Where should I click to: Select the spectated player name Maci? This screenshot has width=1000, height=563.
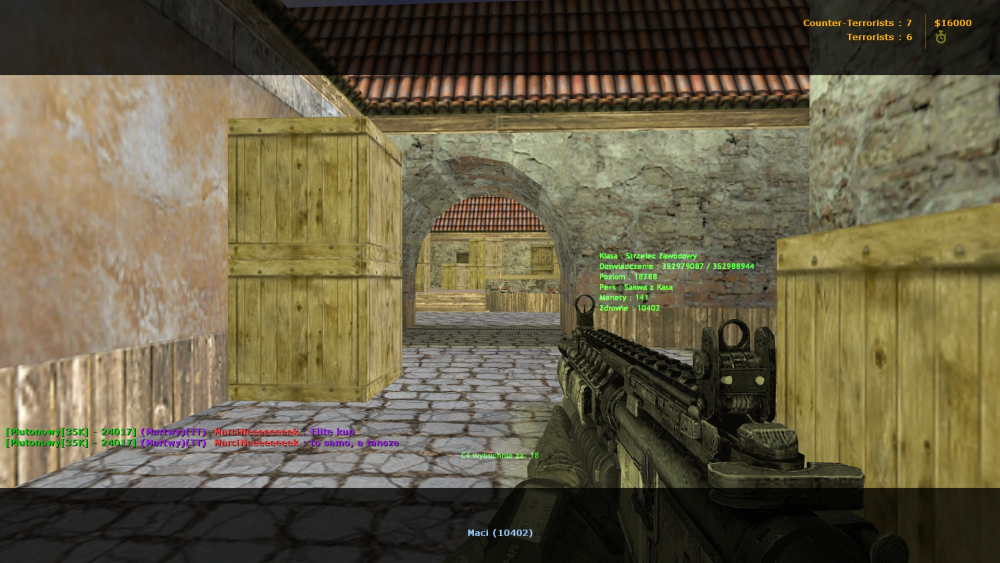click(500, 532)
